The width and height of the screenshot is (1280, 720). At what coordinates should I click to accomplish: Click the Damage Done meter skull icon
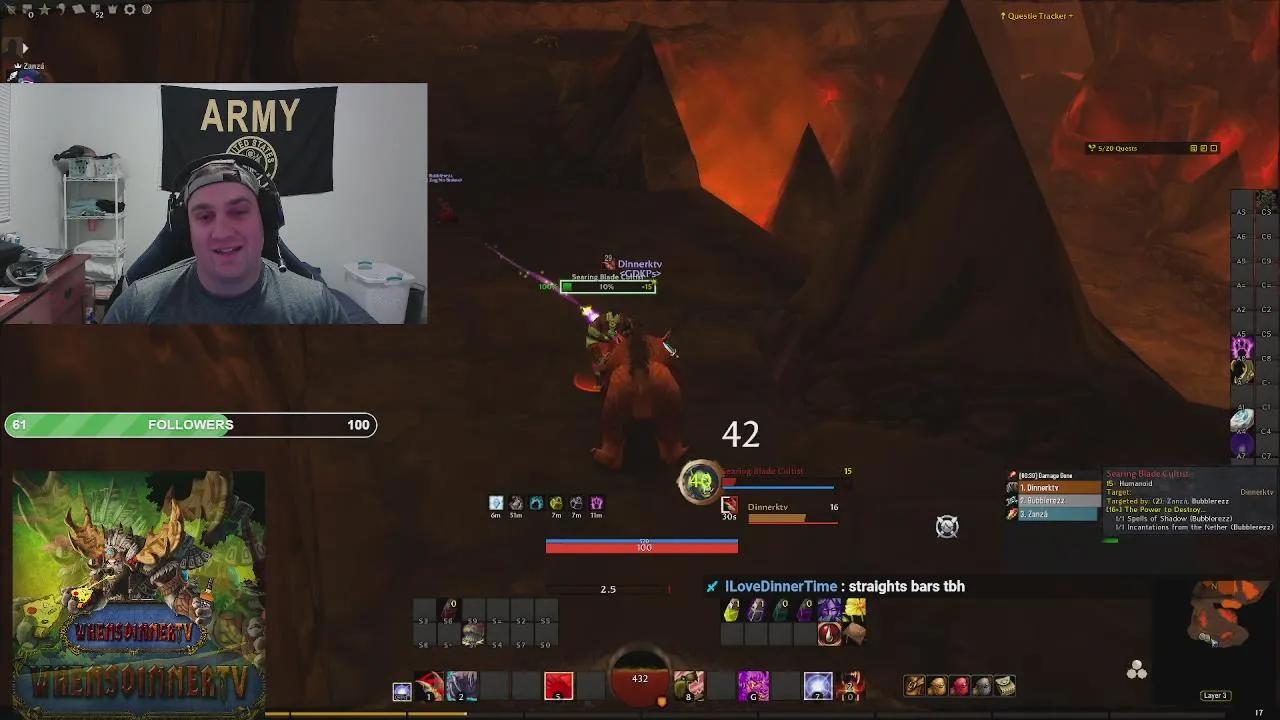1012,475
